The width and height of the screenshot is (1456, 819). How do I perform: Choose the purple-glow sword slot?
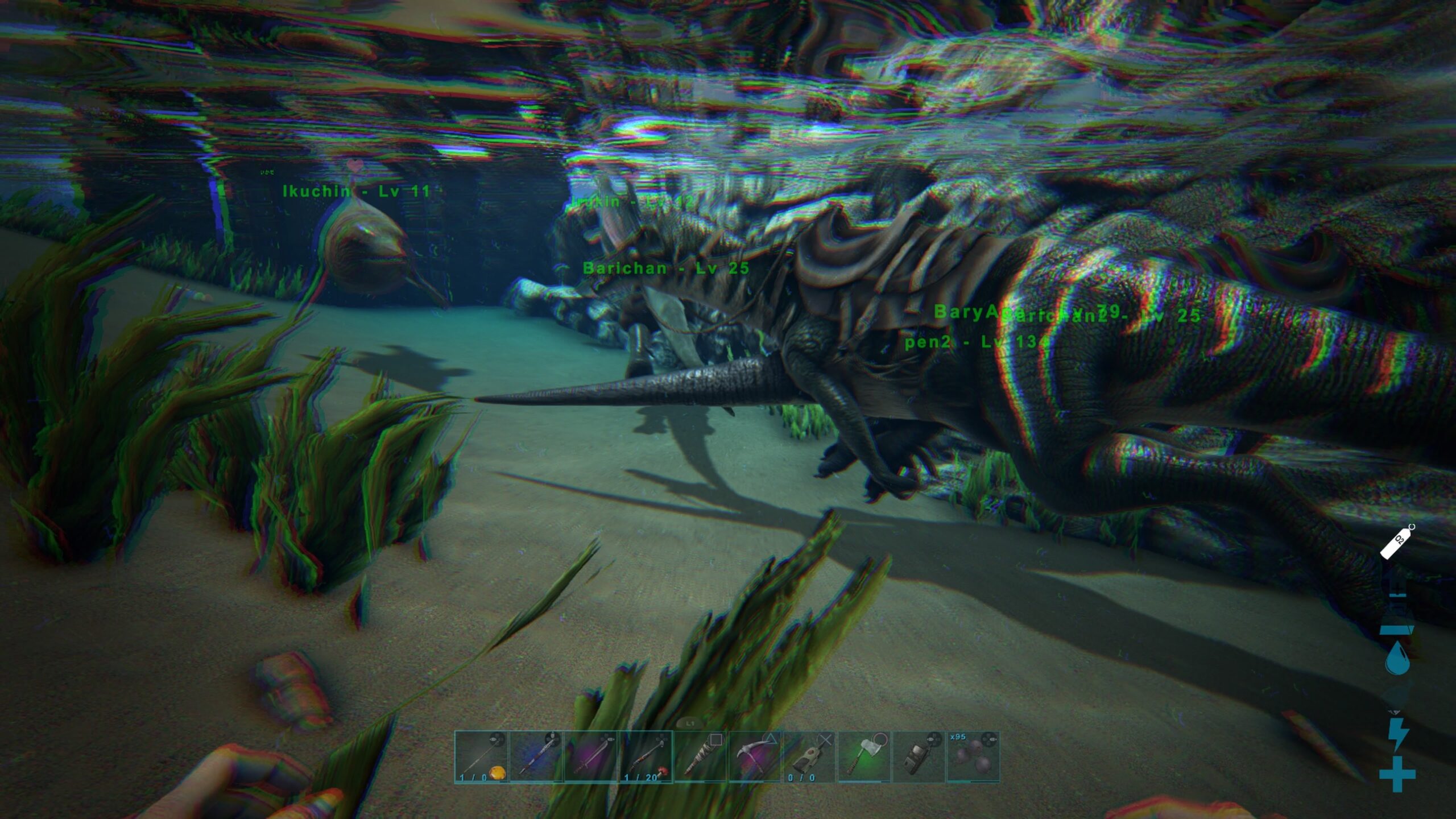pos(590,757)
